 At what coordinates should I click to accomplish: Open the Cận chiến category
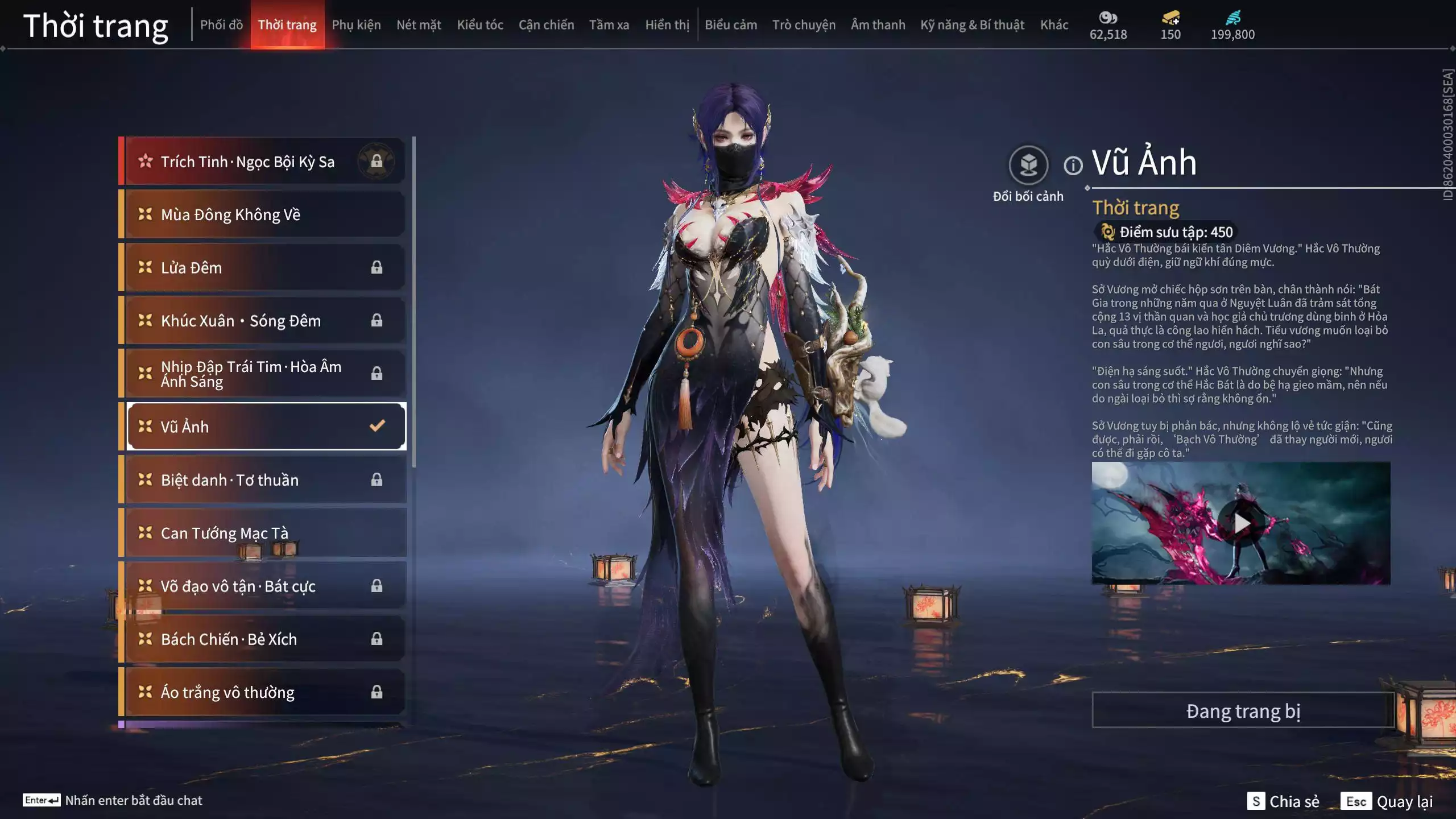(x=546, y=25)
